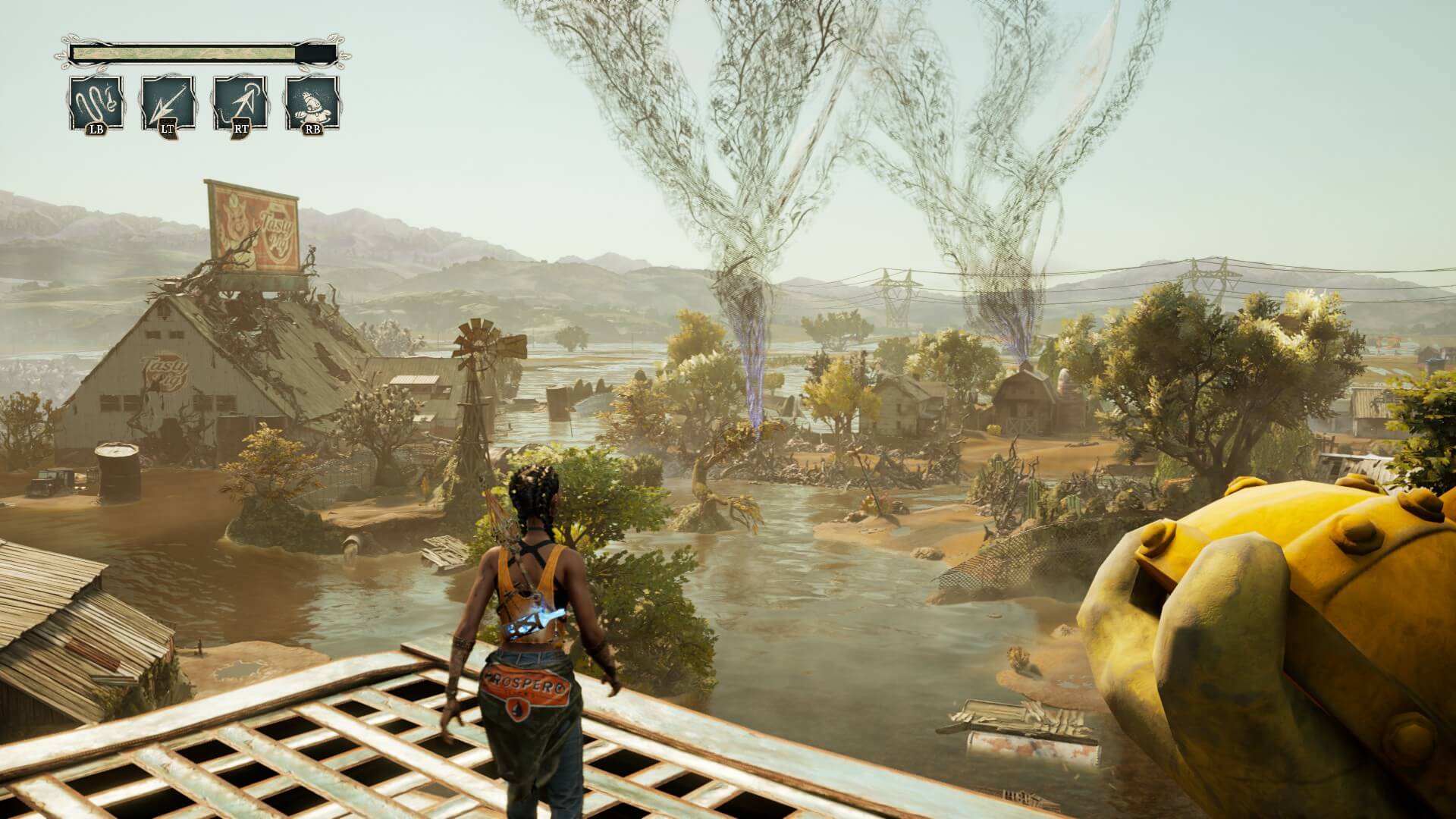Use the jagged bolt strand push spell
The height and width of the screenshot is (819, 1456).
[x=168, y=102]
